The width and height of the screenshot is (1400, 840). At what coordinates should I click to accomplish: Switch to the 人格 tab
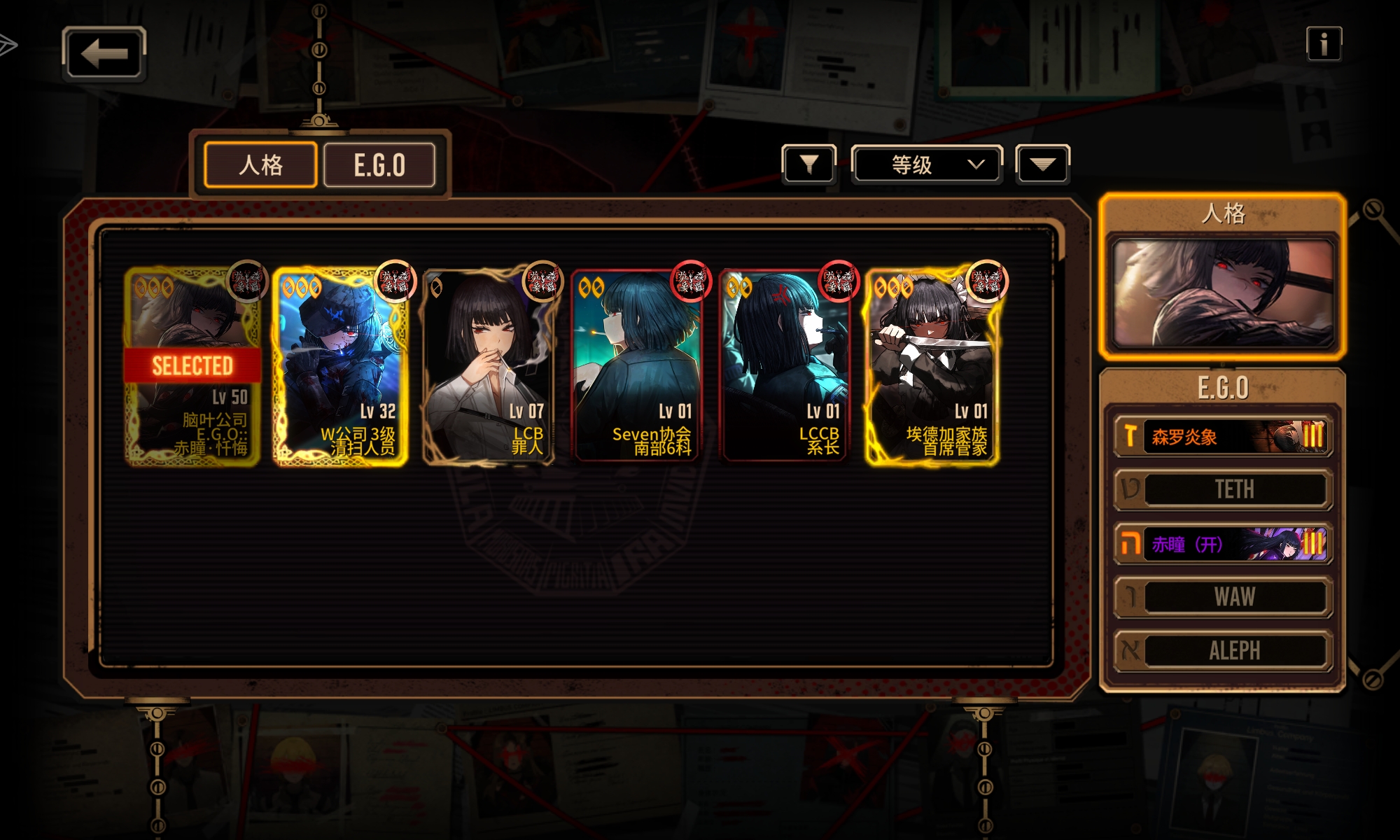pos(260,165)
